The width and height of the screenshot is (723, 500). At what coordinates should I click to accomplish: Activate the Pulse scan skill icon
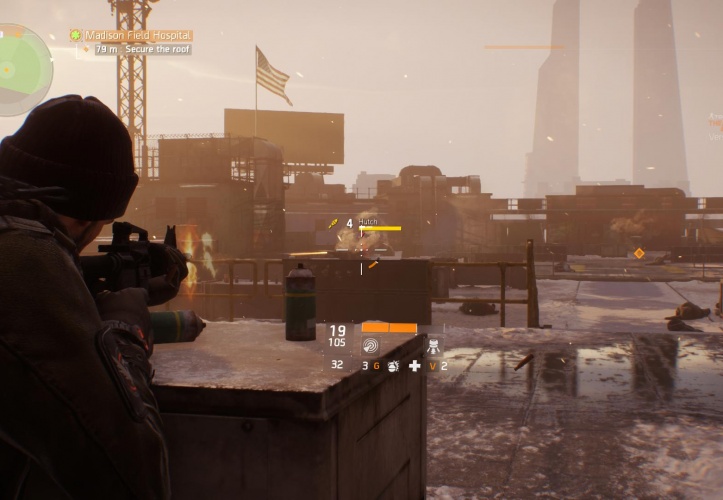(x=370, y=346)
